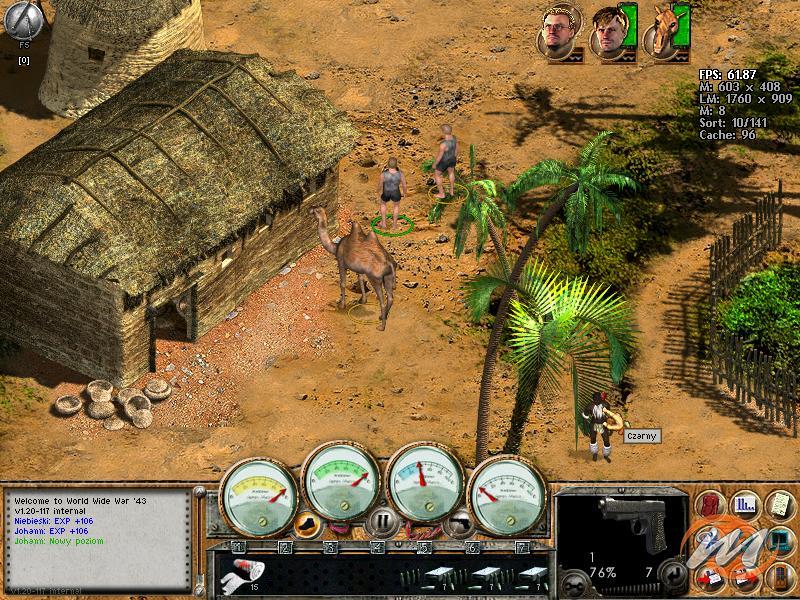
Task: Select the Czarny unit name label
Action: coord(638,436)
